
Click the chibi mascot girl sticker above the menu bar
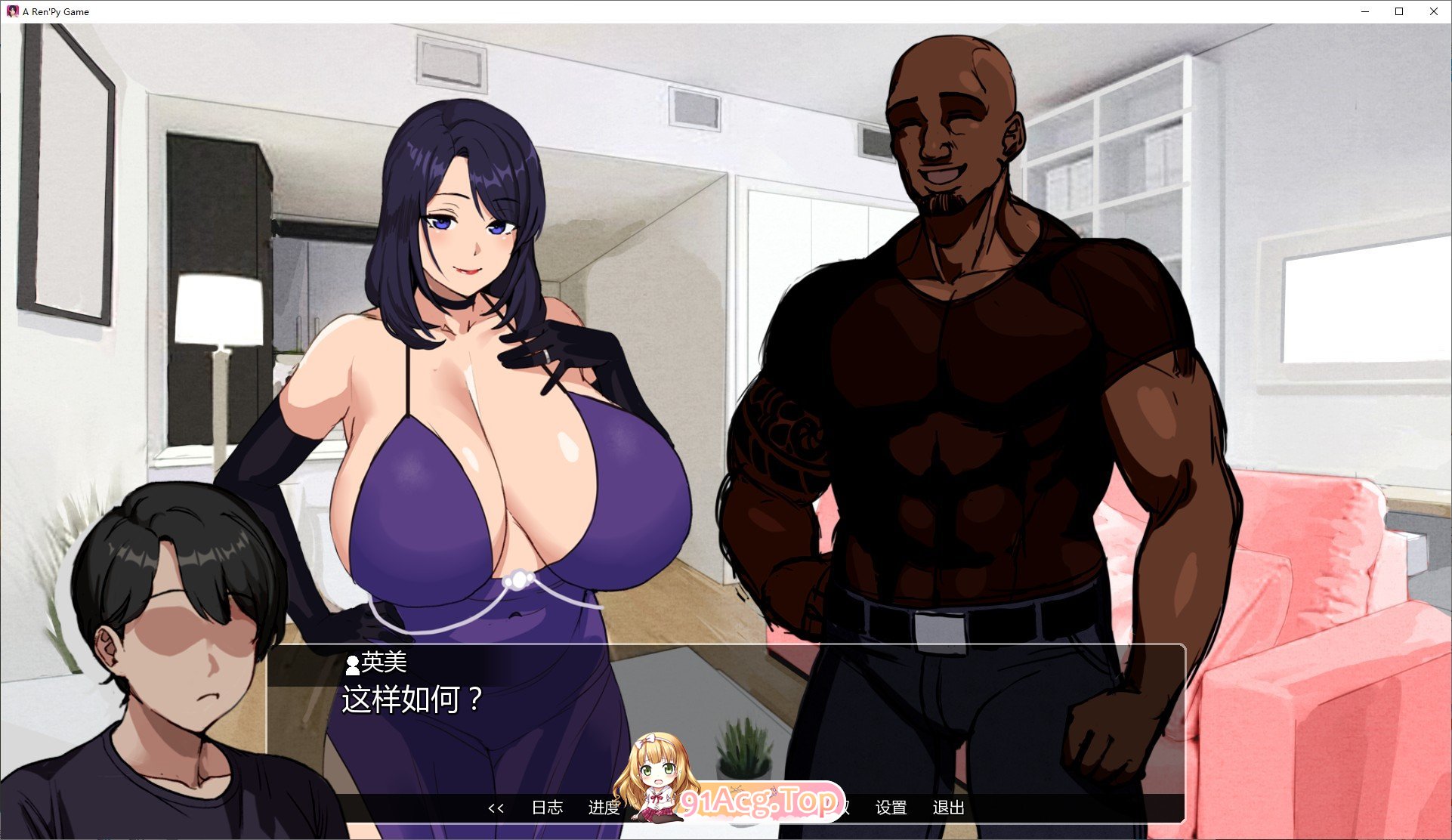(x=659, y=778)
